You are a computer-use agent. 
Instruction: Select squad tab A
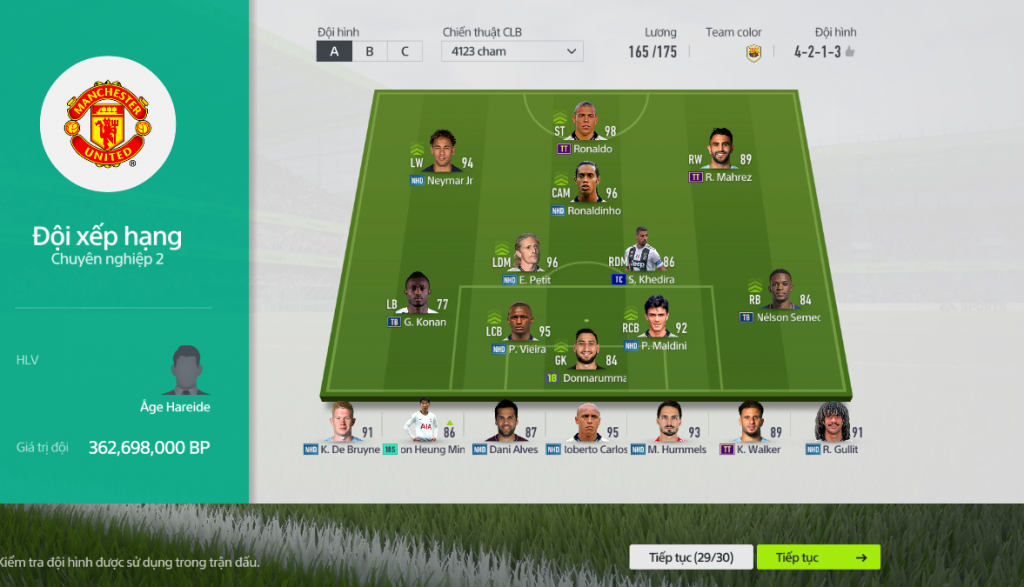click(x=334, y=52)
